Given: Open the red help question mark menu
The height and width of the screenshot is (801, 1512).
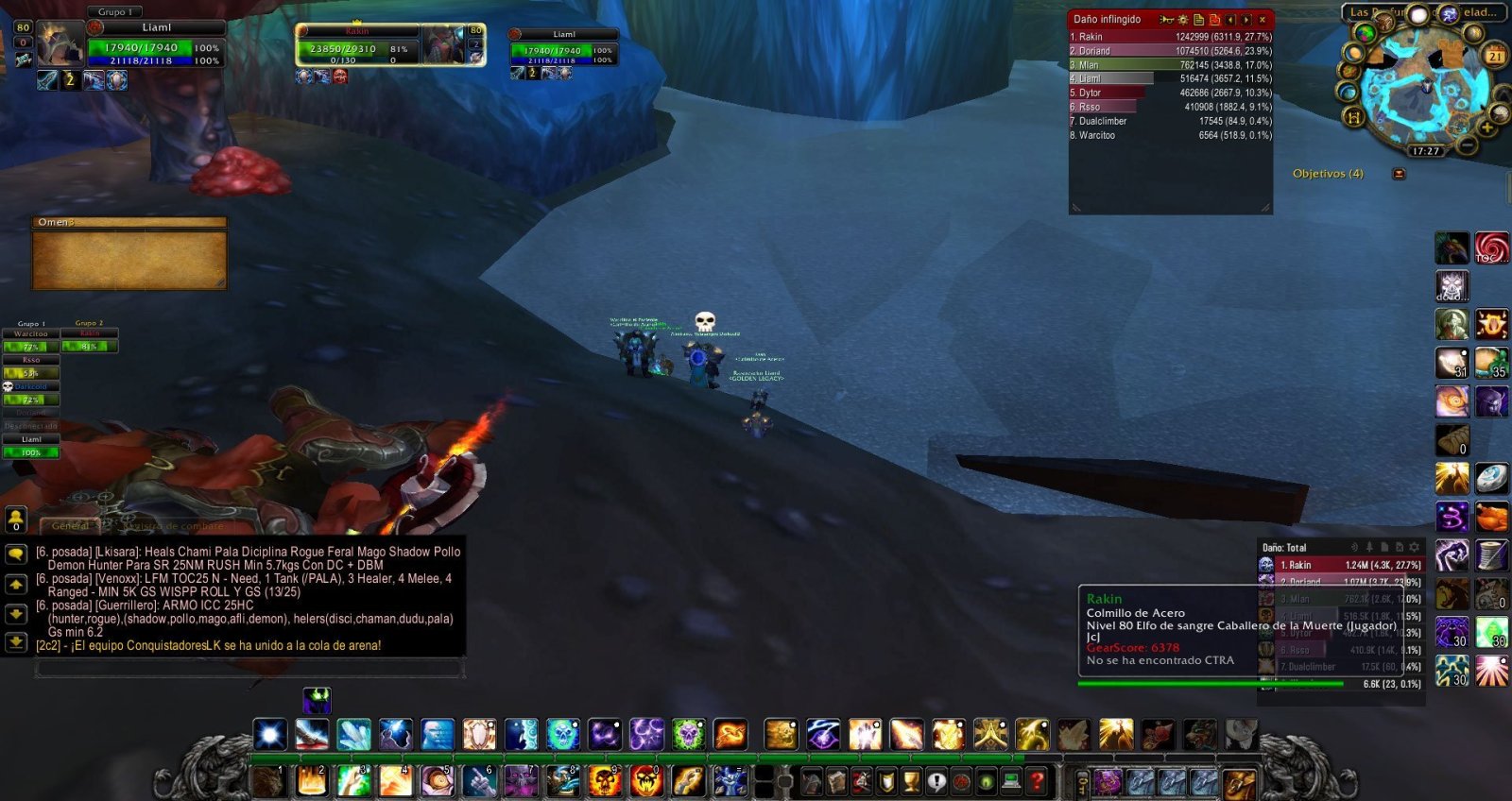Looking at the screenshot, I should click(x=1038, y=782).
